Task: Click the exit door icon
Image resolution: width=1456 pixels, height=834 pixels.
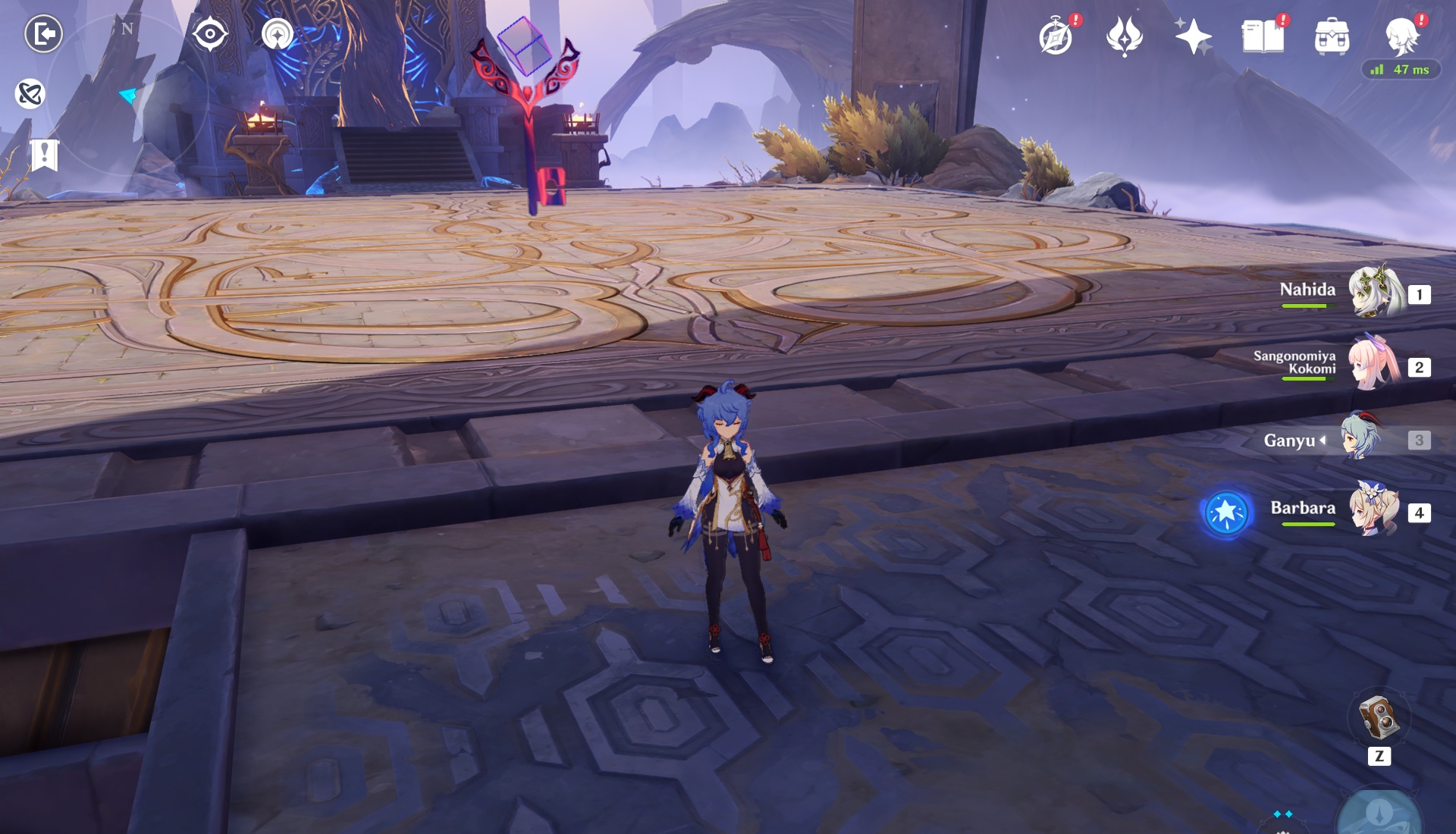Action: [x=43, y=34]
